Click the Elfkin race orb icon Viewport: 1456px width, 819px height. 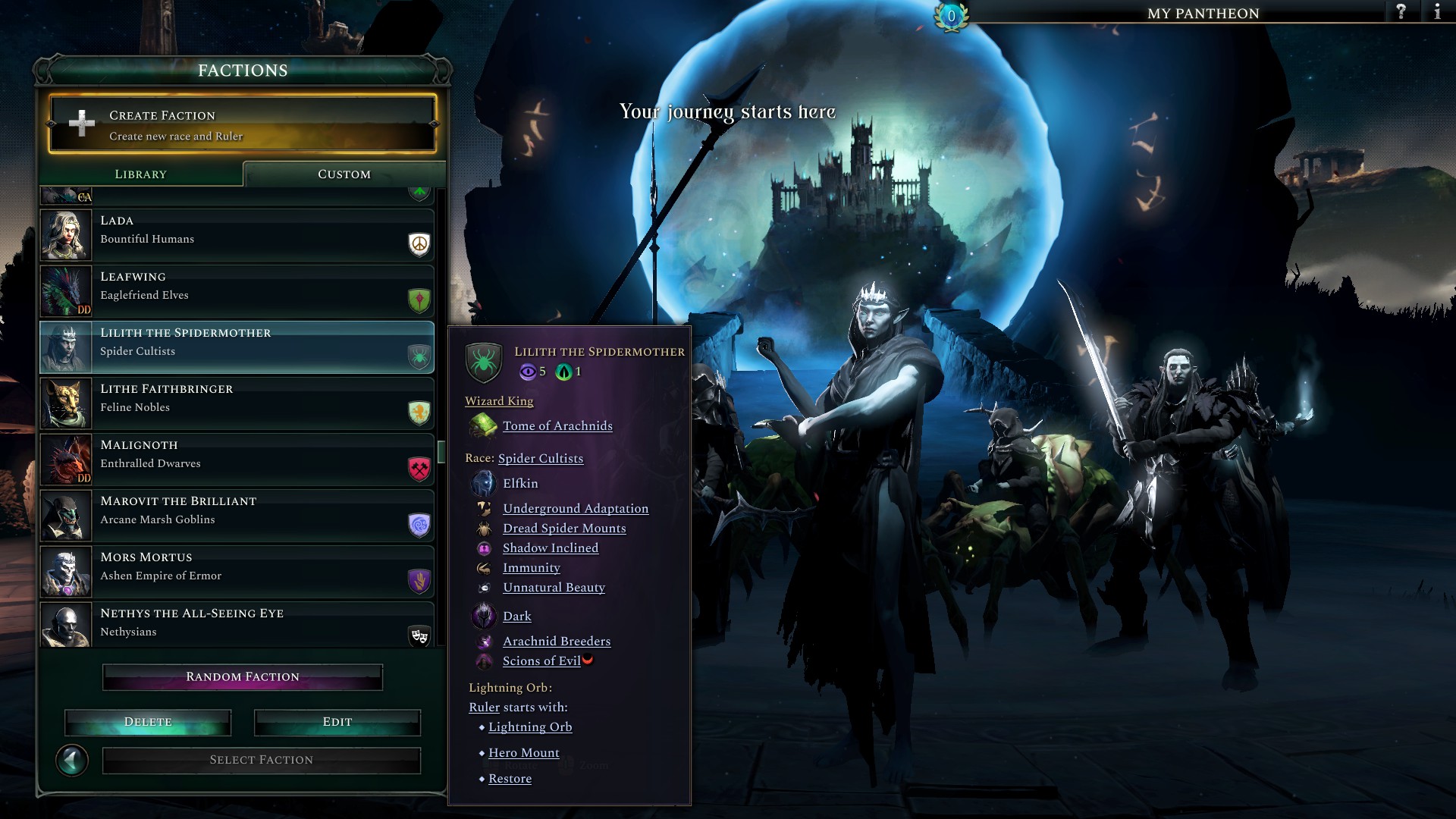[x=483, y=482]
